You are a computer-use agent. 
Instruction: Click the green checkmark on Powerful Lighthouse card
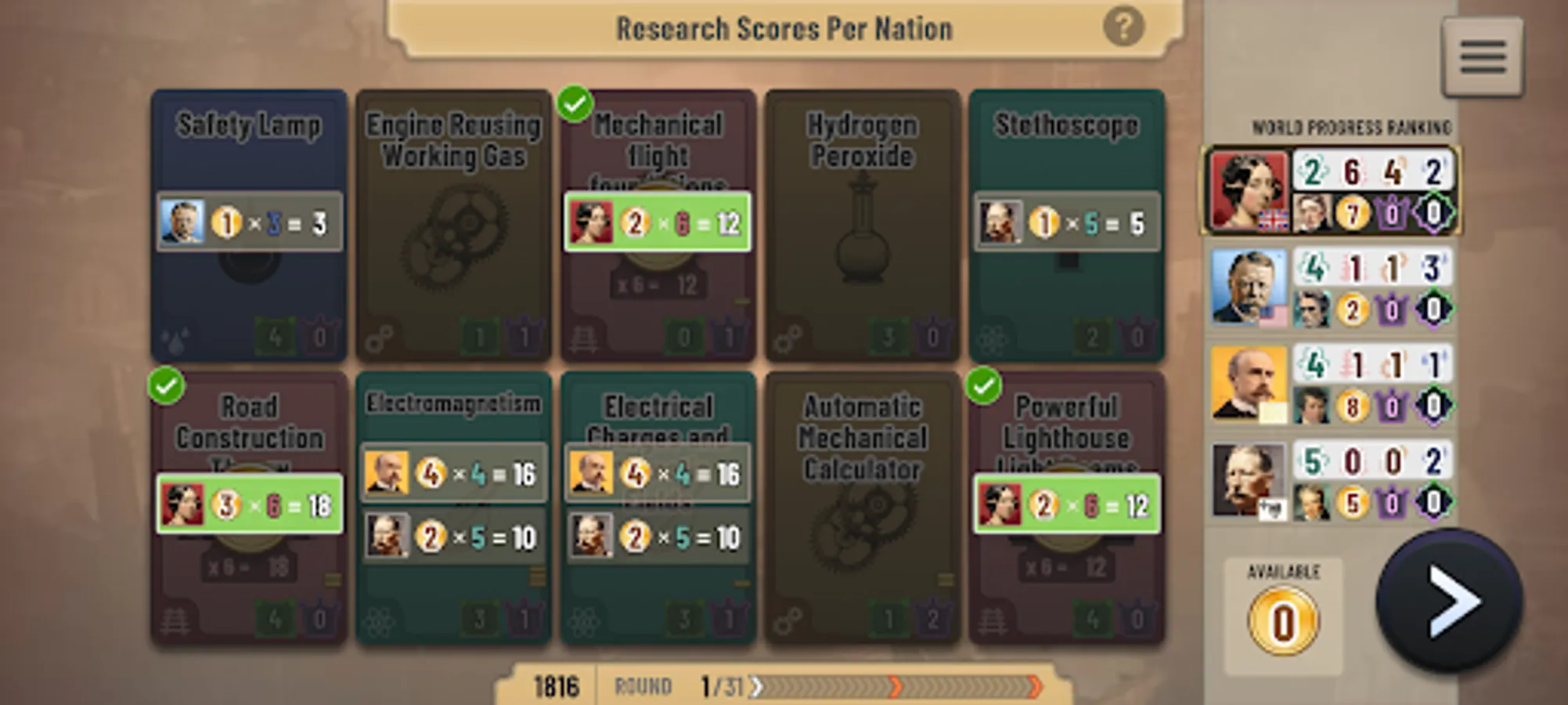(x=985, y=385)
